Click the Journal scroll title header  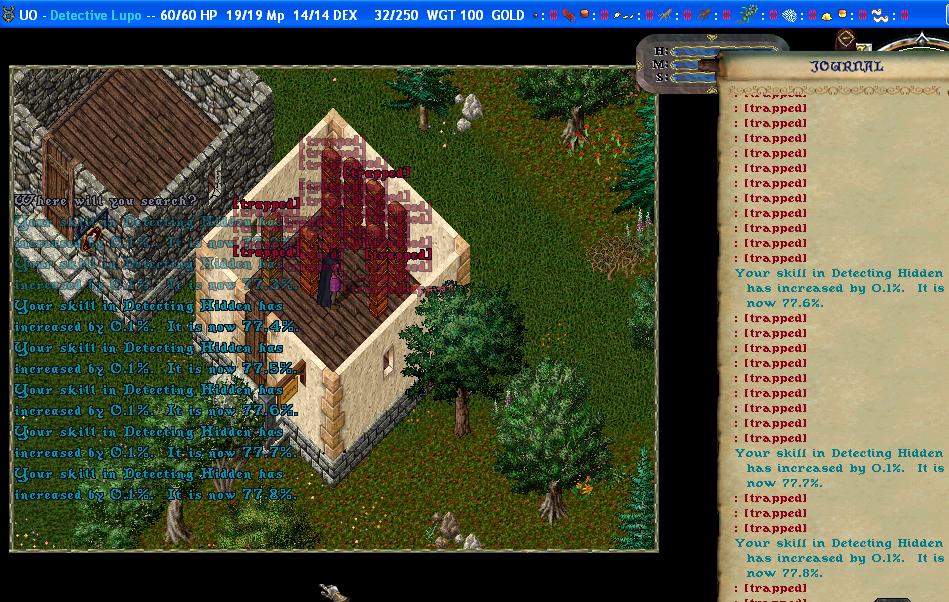click(x=846, y=66)
